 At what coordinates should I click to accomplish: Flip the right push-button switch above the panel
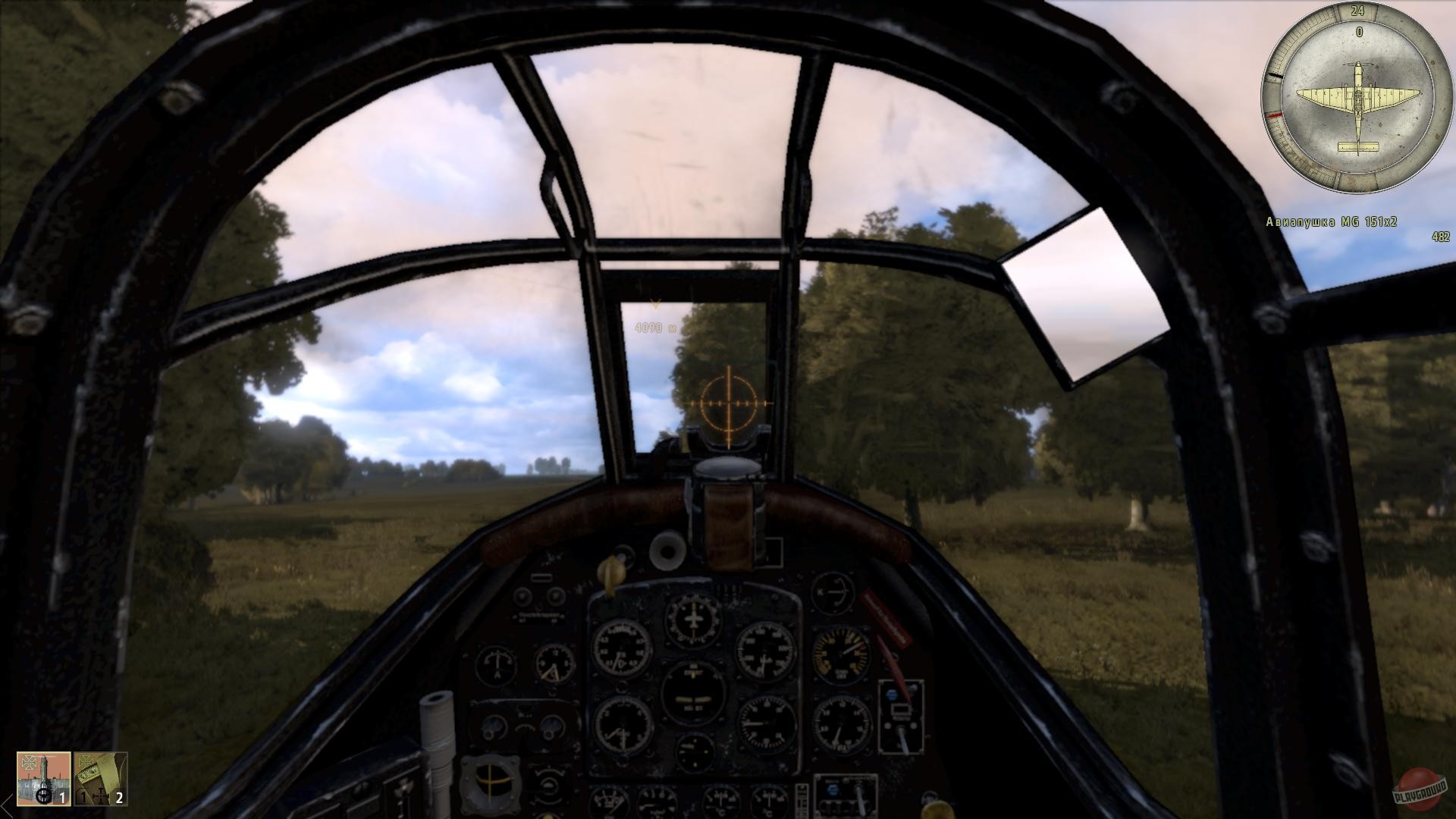555,596
